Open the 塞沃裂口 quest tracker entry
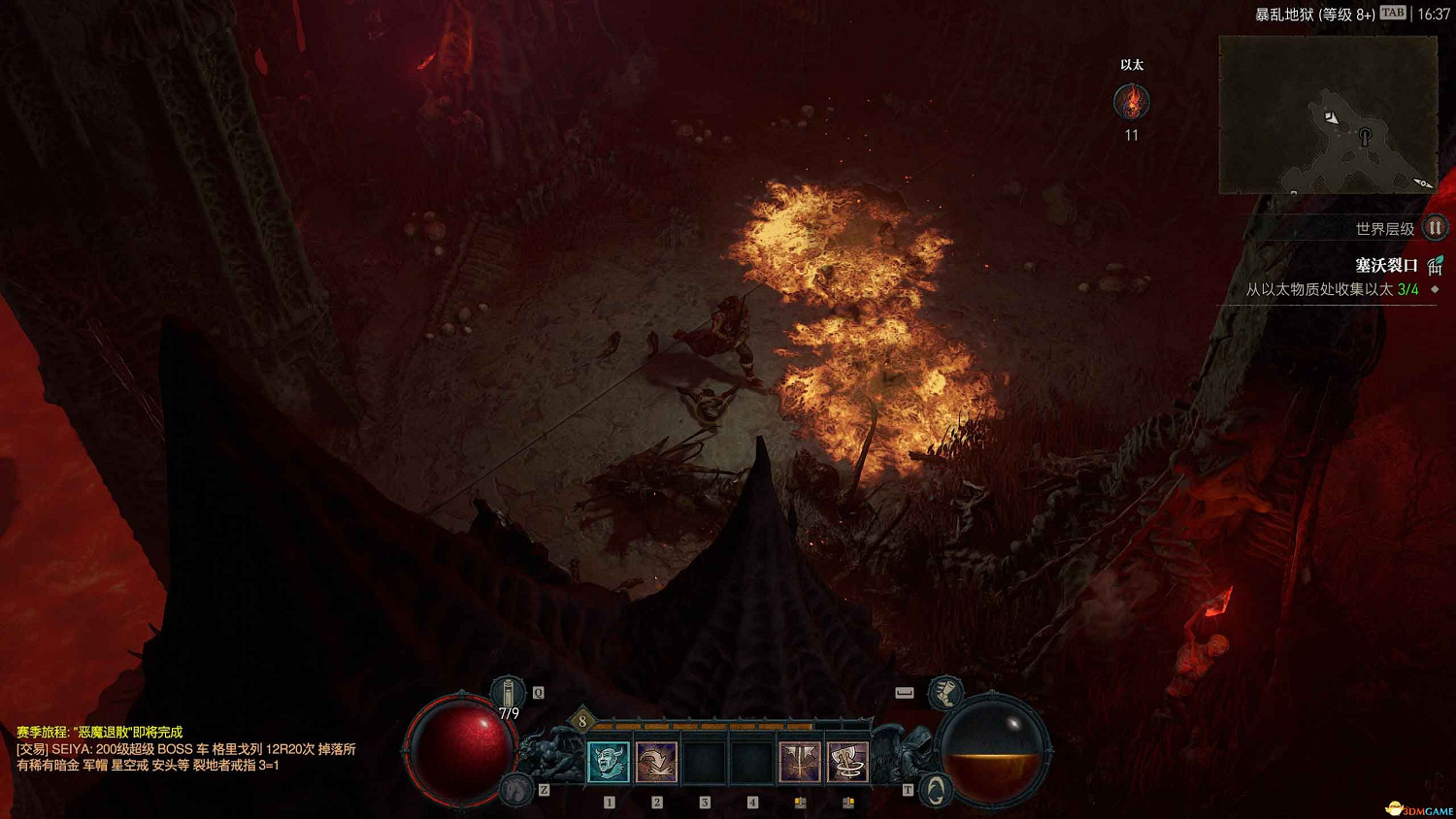Viewport: 1456px width, 819px height. pyautogui.click(x=1386, y=266)
